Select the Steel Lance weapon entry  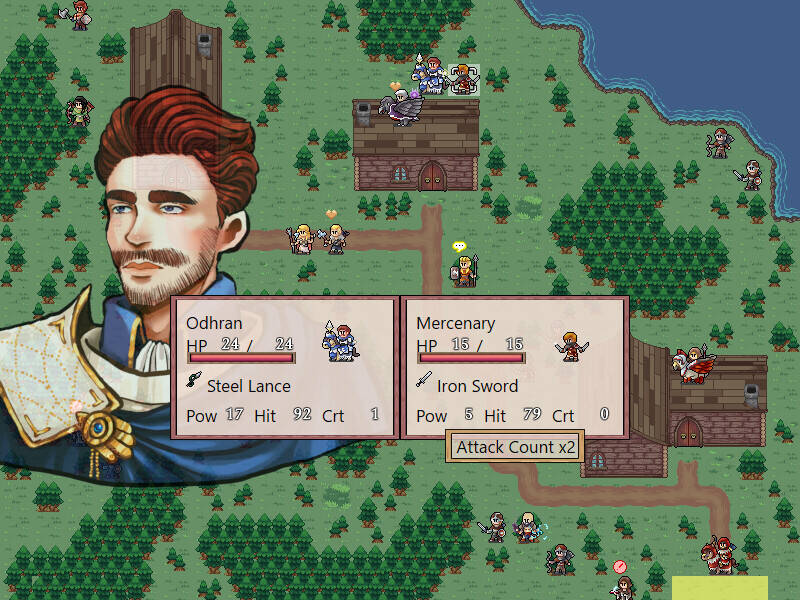tap(248, 385)
